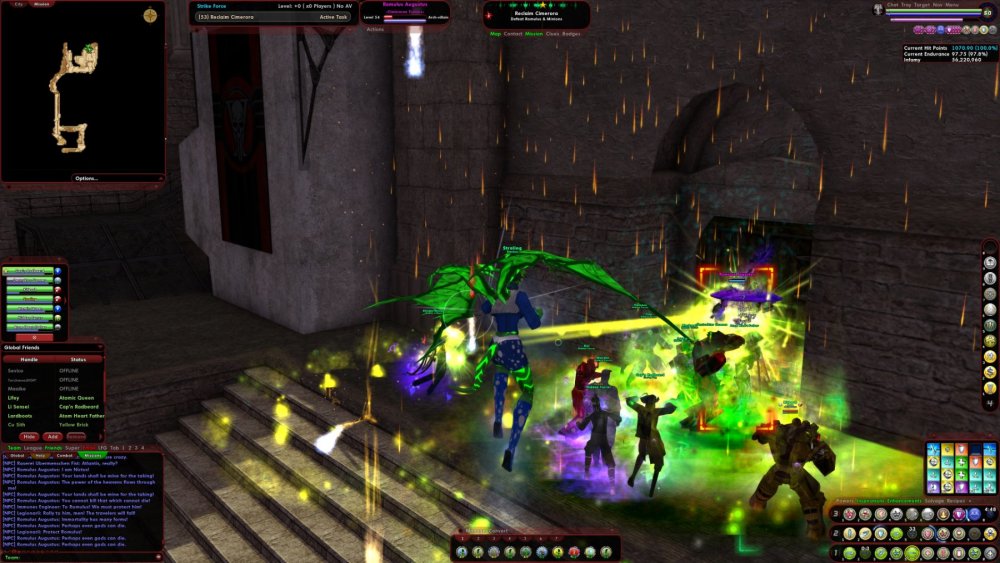Open the Tray option in the top bar
This screenshot has height=563, width=1000.
906,5
